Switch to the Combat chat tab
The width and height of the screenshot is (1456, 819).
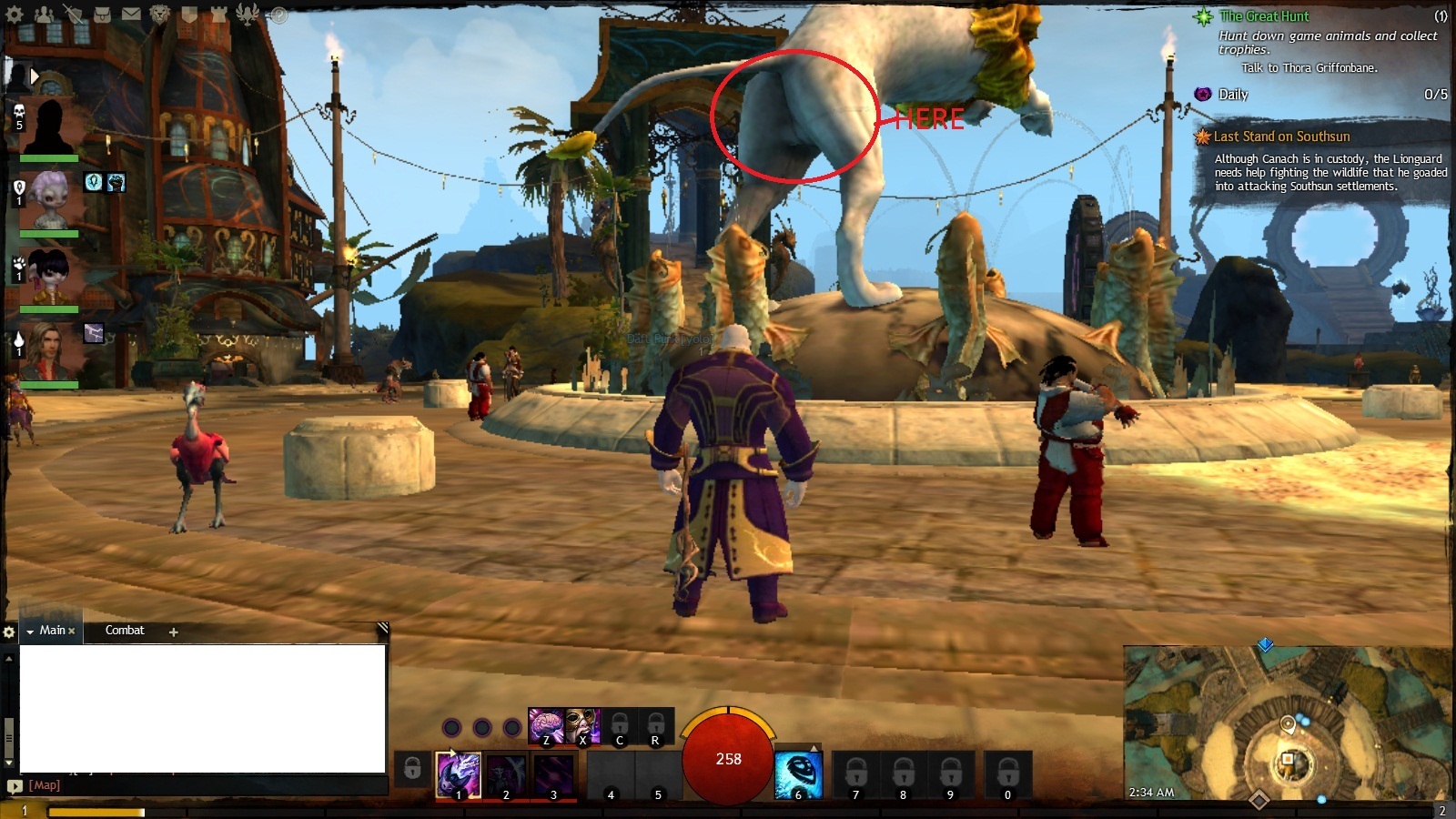[x=125, y=631]
